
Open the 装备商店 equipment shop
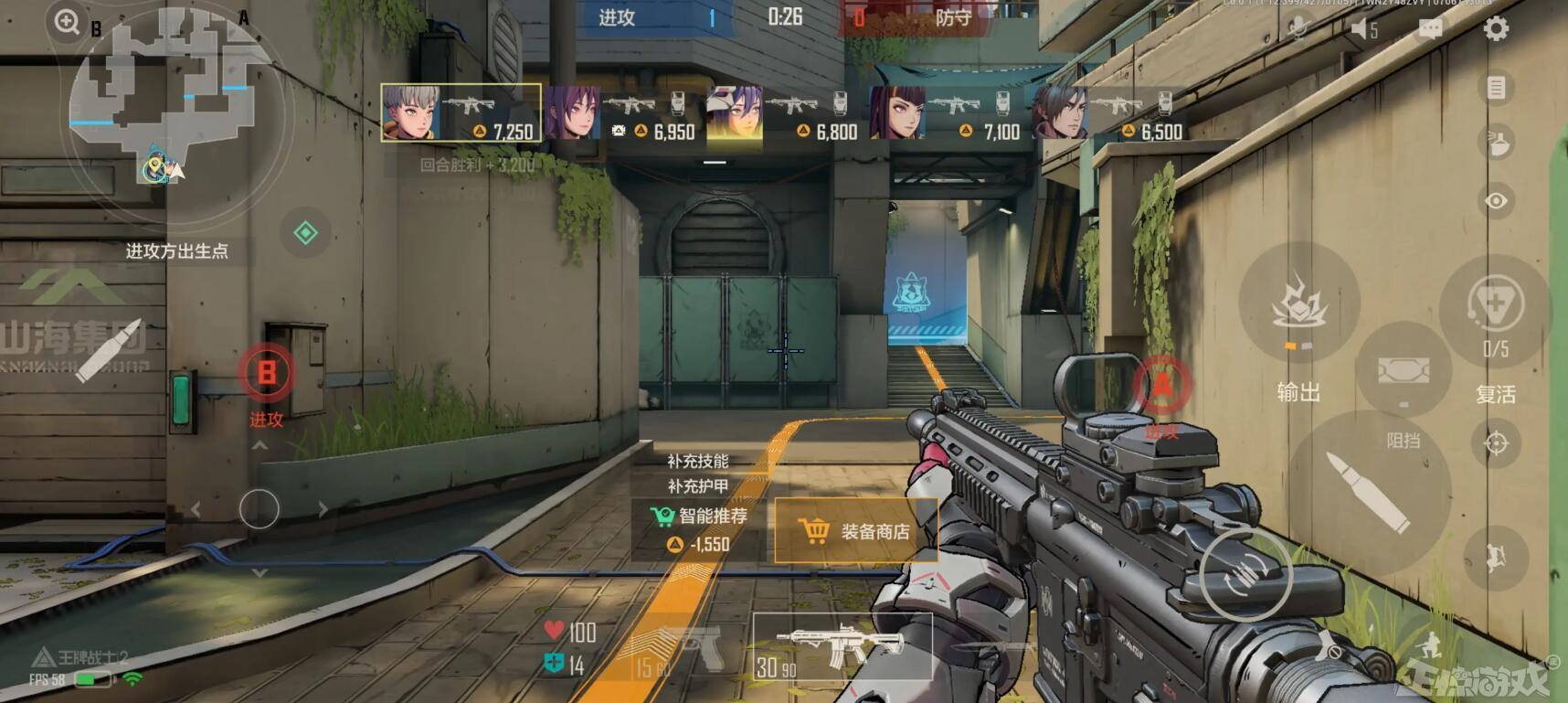tap(855, 531)
